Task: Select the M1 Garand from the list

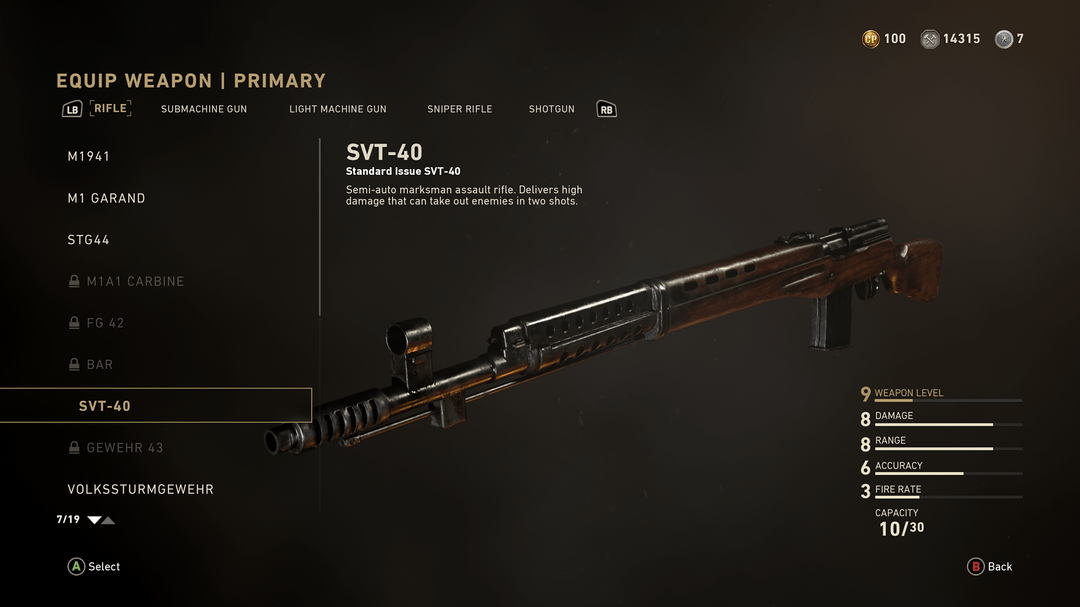Action: click(x=106, y=199)
